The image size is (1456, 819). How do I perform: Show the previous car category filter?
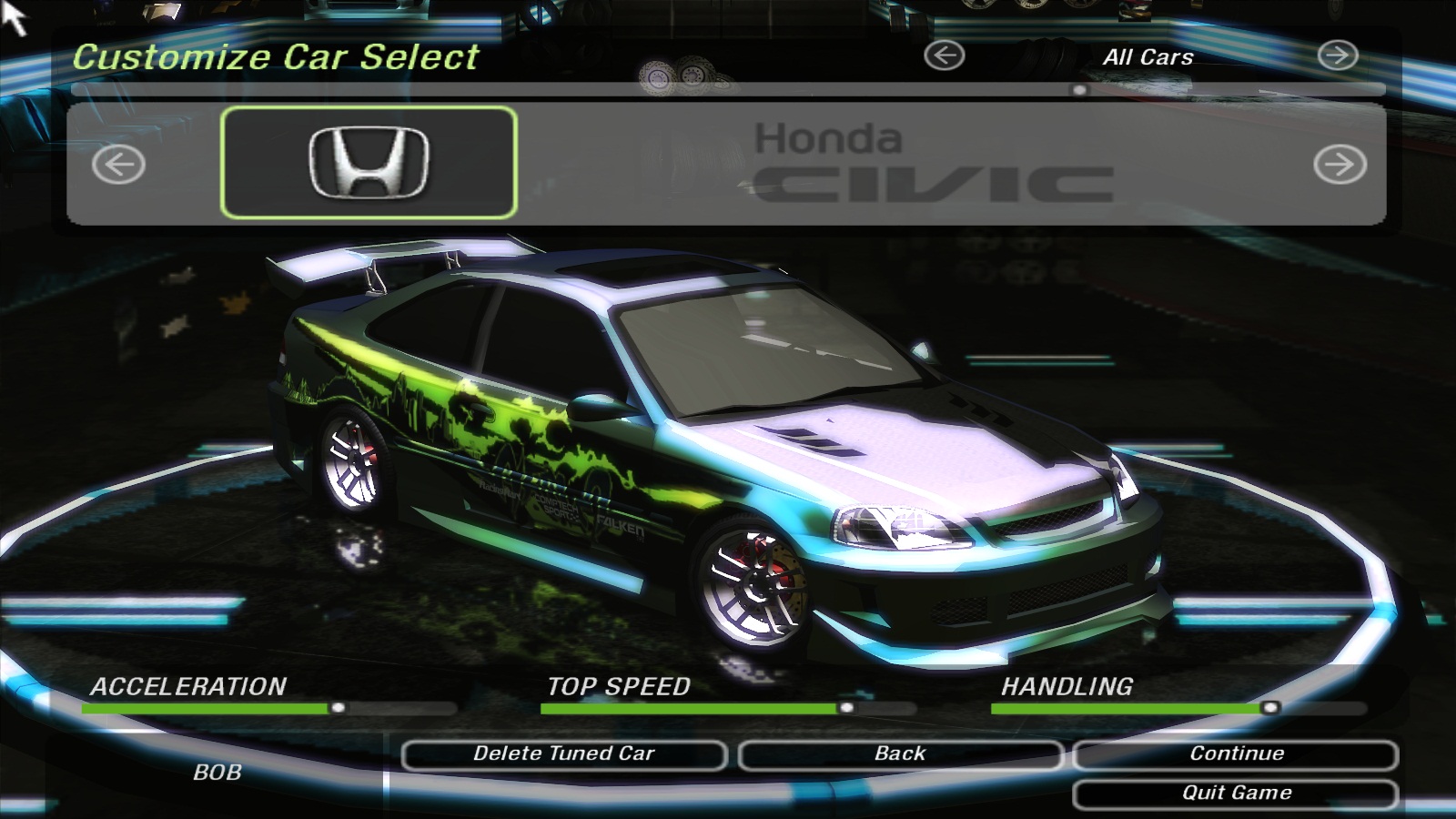tap(944, 56)
